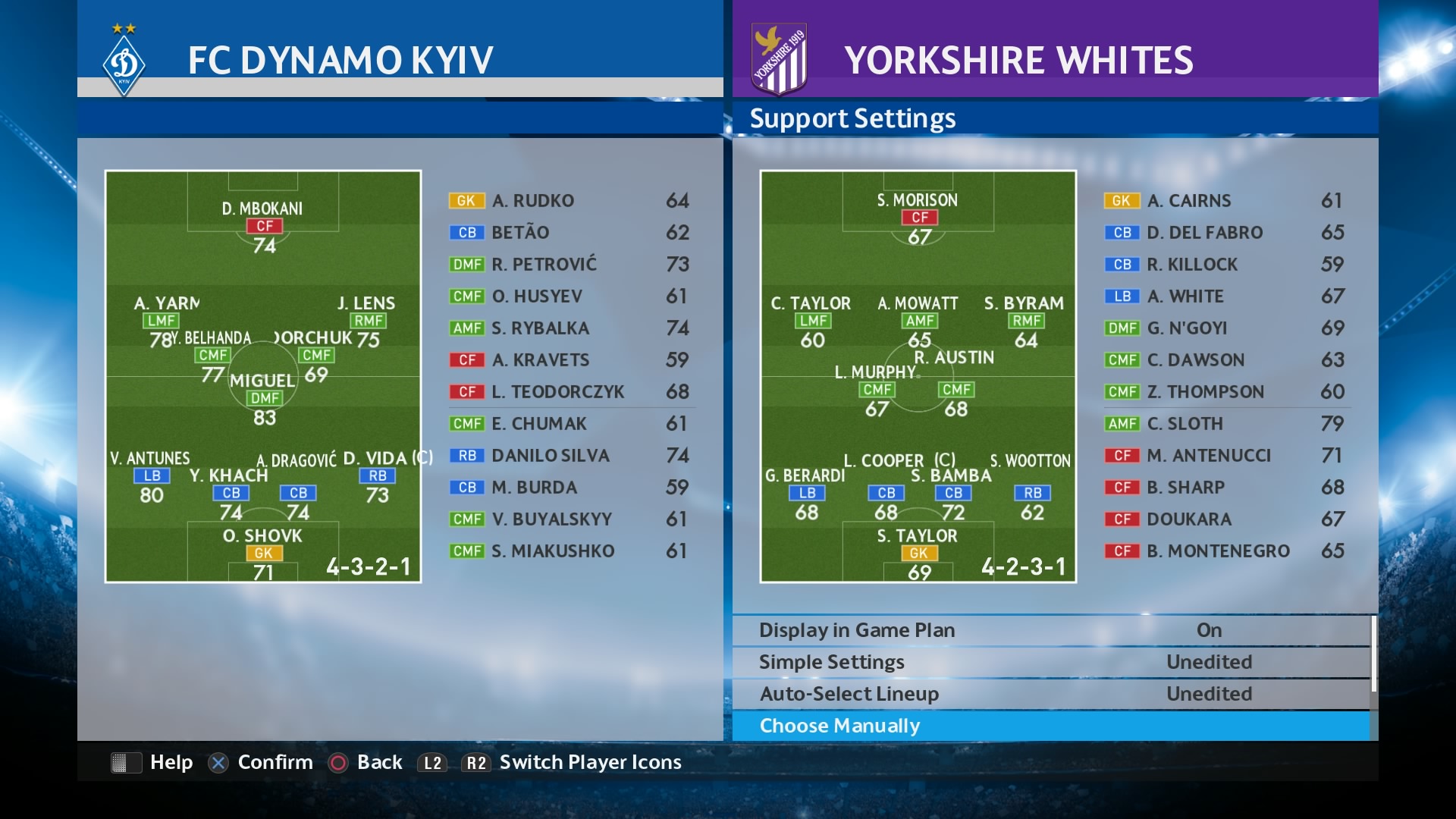Select the orange GK badge next to A. Rudko
Screen dimensions: 1456x819
(x=466, y=200)
